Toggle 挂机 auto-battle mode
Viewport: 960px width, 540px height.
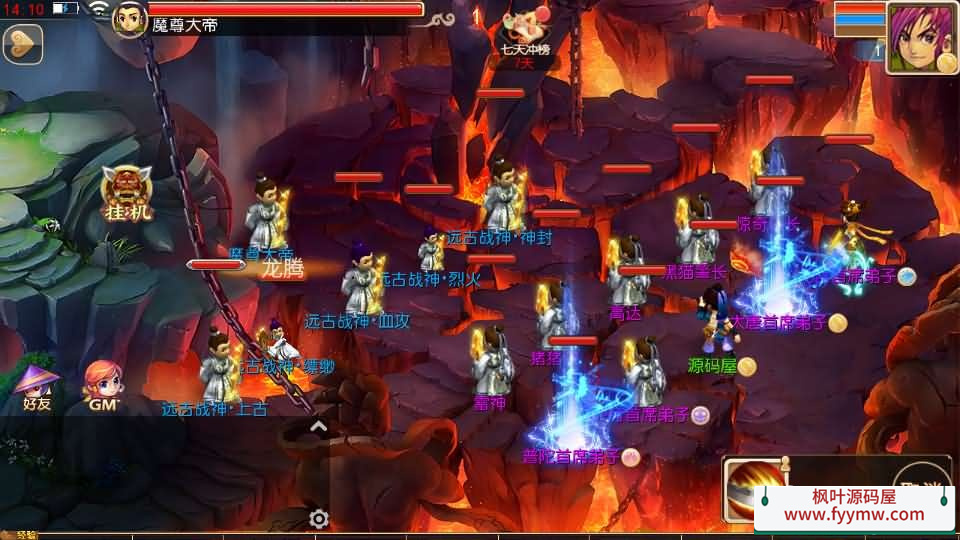(127, 197)
